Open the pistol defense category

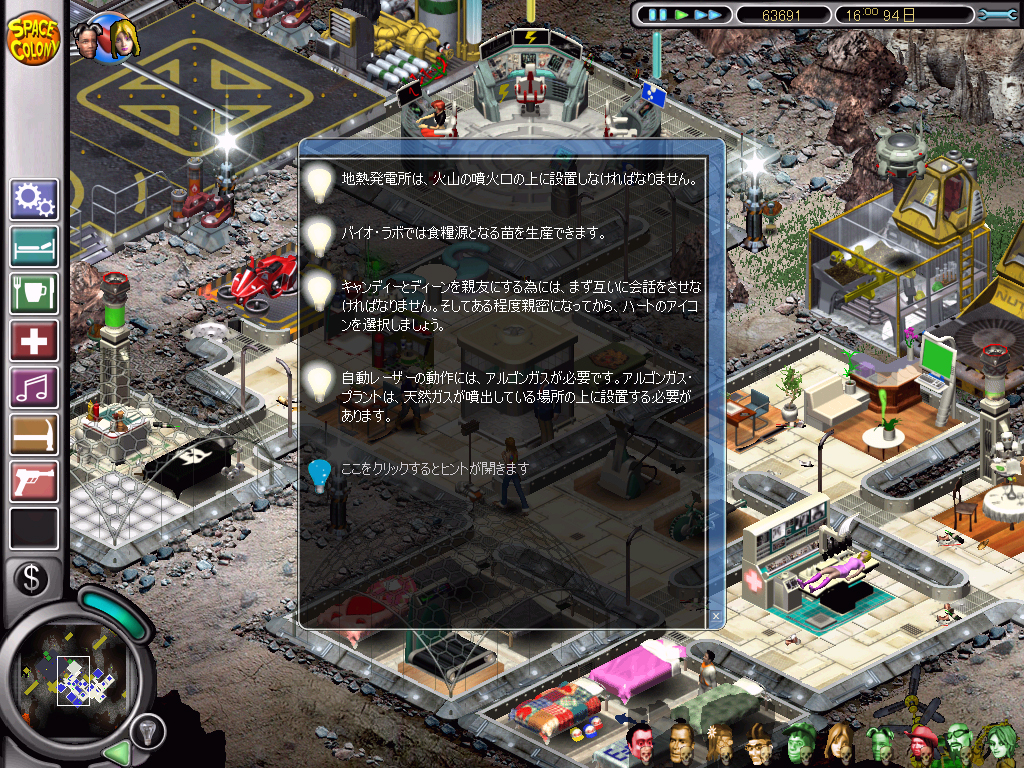[34, 482]
